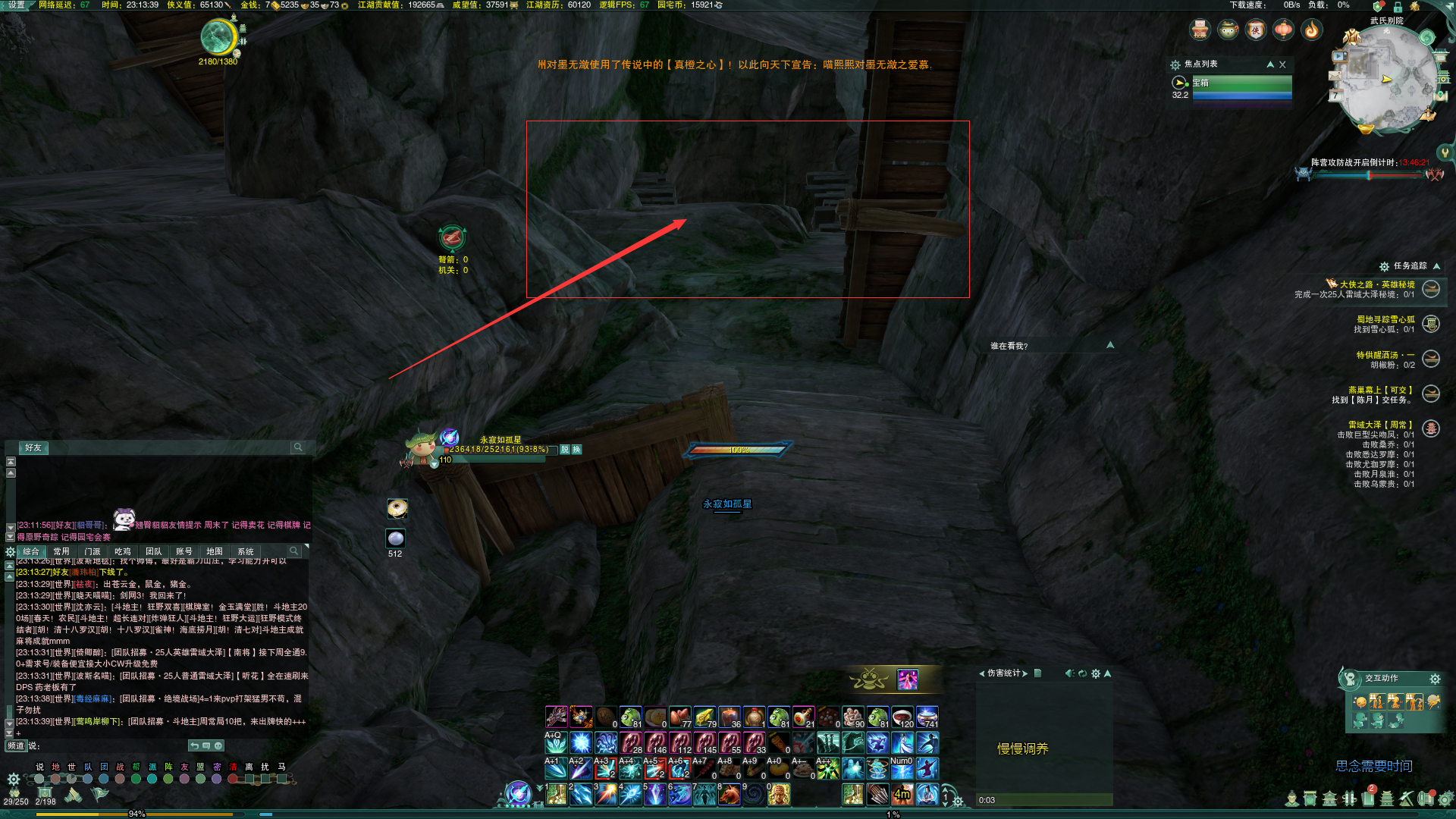Select the 宝箱 entry in the focus list

coord(1241,83)
